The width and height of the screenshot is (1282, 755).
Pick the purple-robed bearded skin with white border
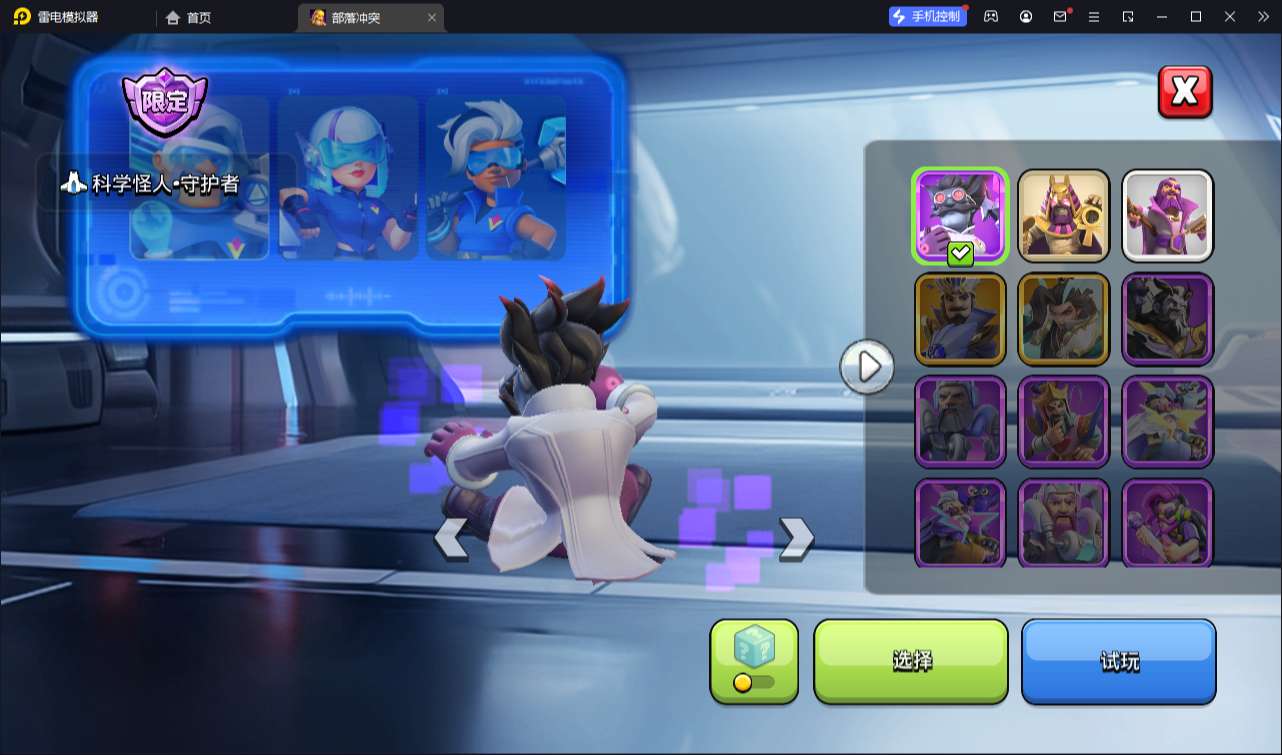pos(1167,216)
